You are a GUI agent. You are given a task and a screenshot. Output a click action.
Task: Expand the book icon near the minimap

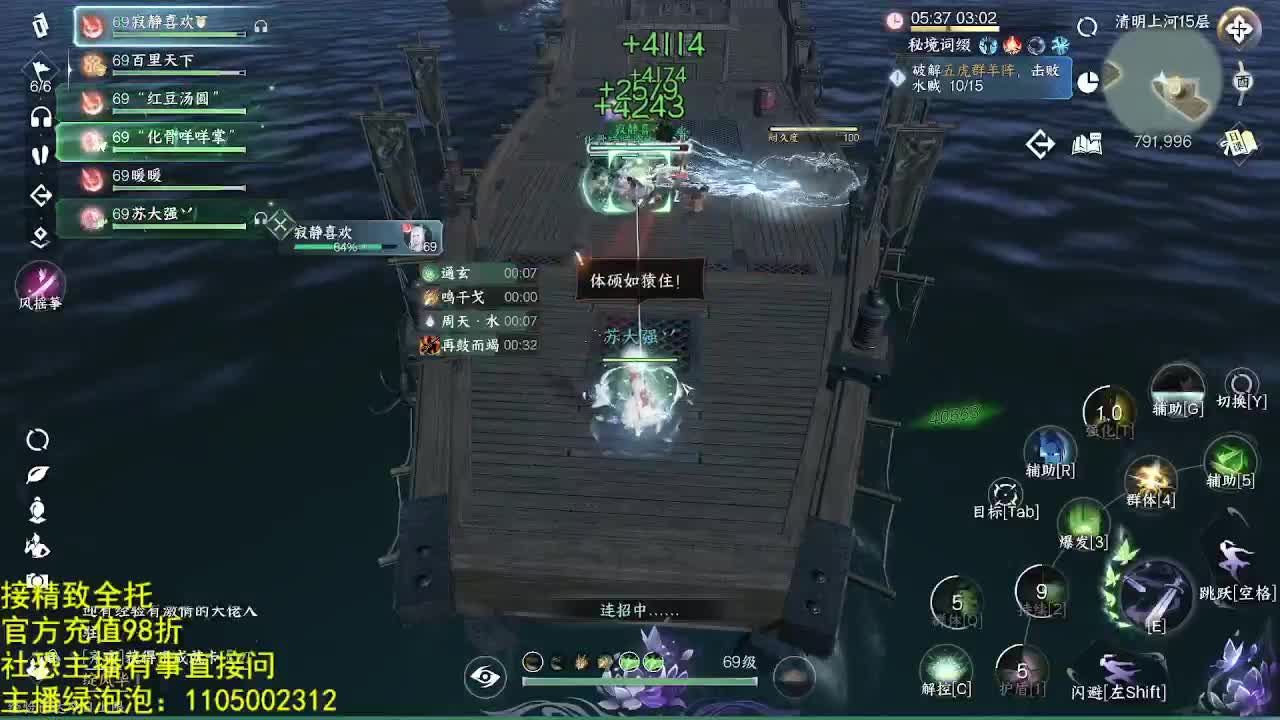1085,143
